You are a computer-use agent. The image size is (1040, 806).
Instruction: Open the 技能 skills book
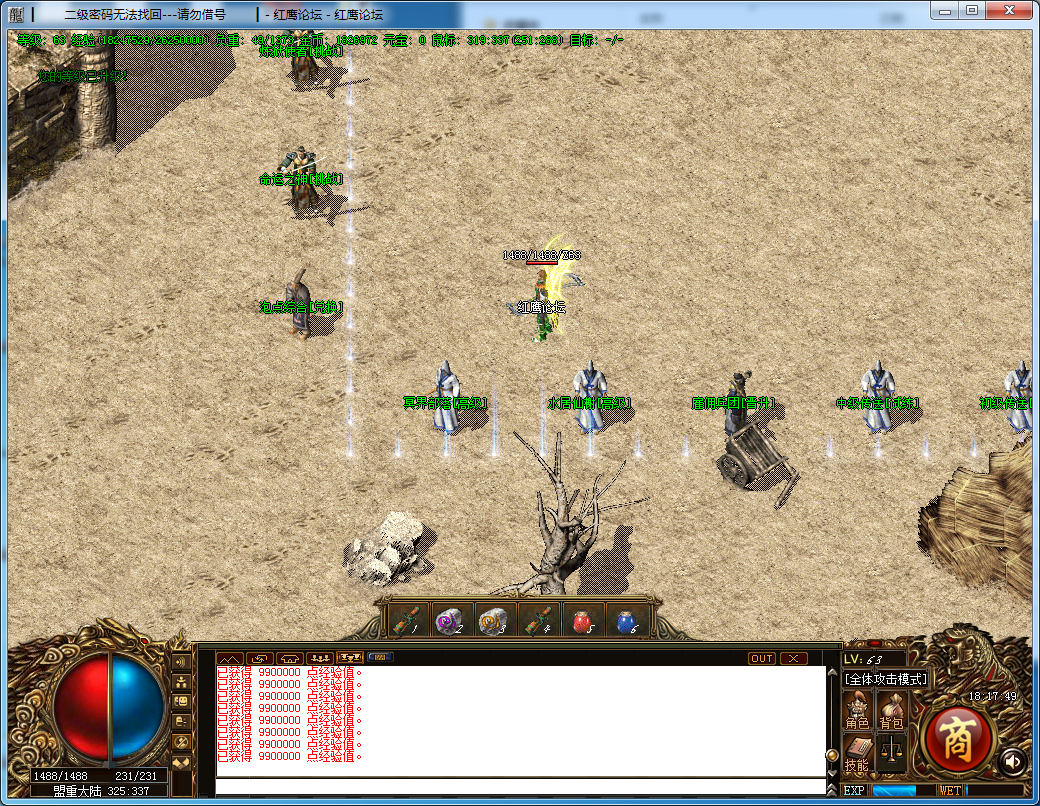857,752
